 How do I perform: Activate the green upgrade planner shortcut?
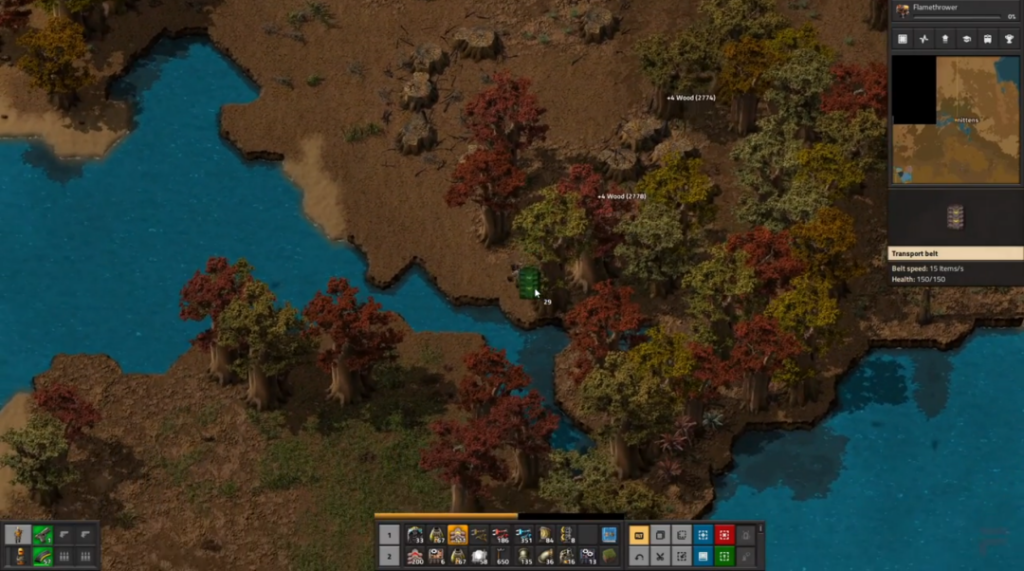tap(725, 556)
